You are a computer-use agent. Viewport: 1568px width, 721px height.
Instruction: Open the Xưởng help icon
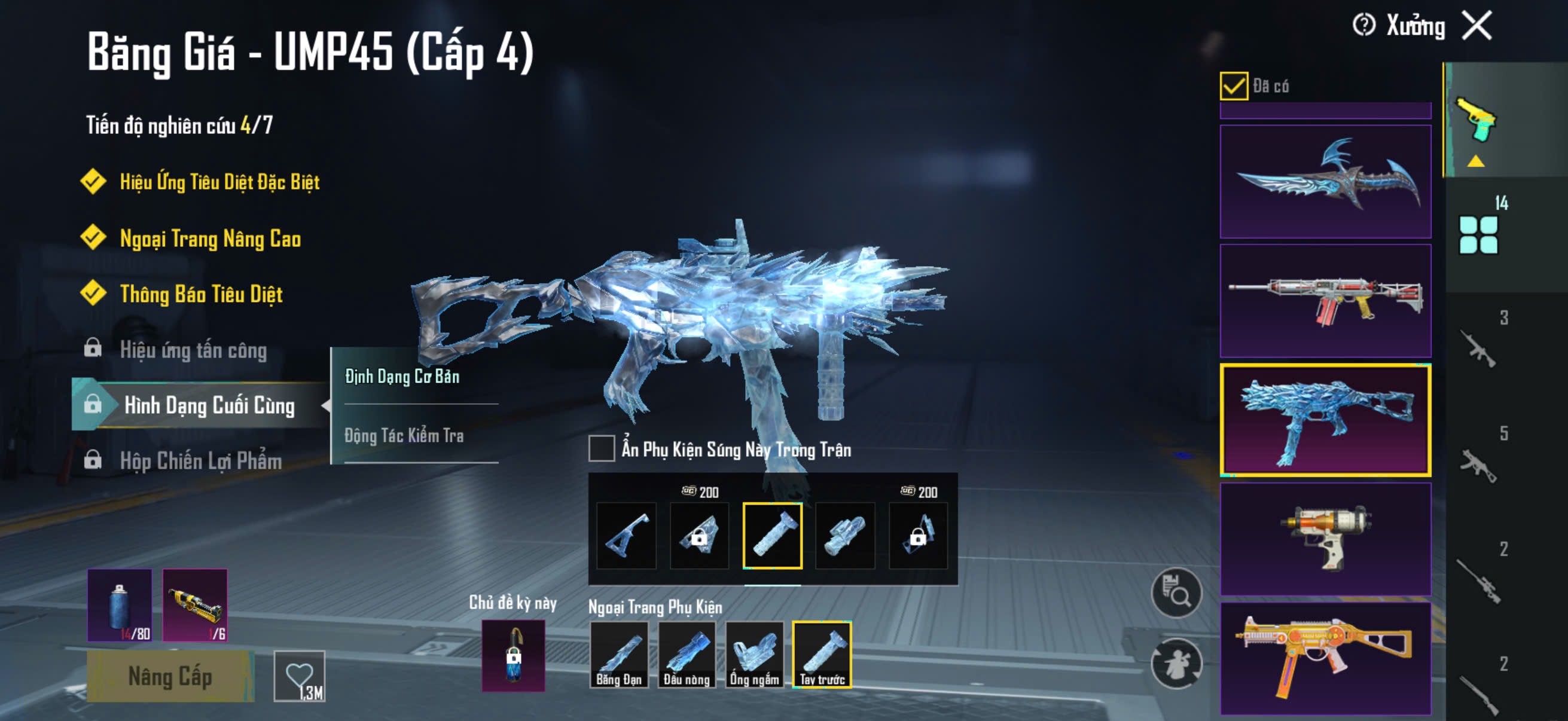click(x=1363, y=26)
